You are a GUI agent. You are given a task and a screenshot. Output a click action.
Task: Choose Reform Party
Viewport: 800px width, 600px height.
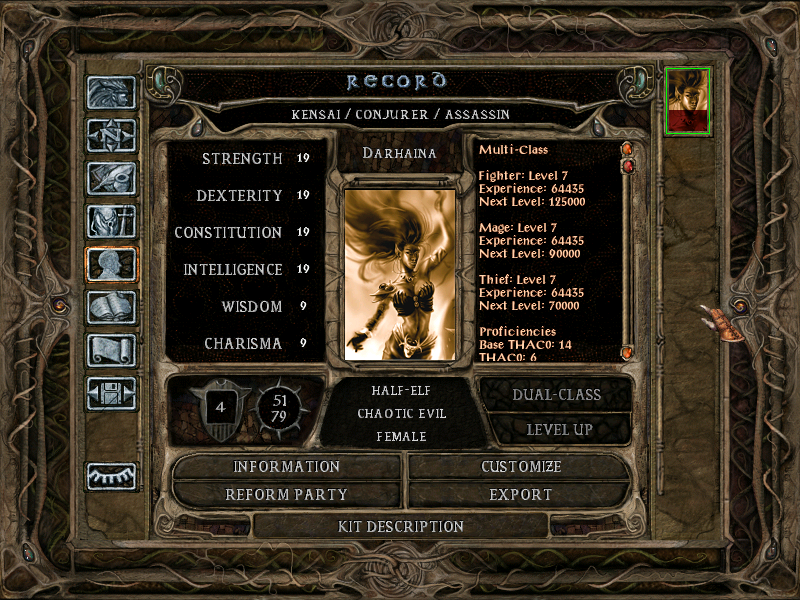point(287,494)
